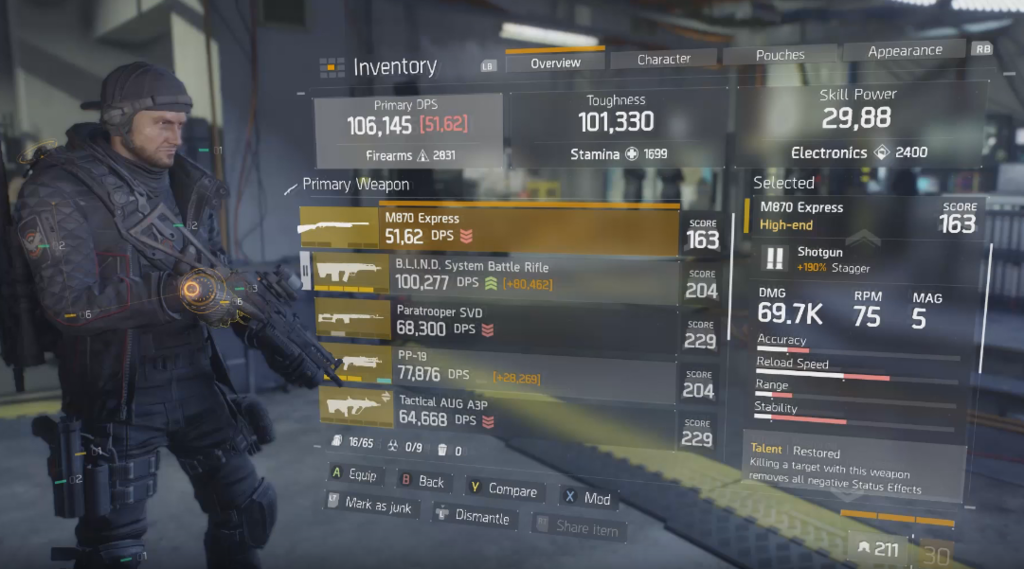Open the Character tab

(664, 59)
